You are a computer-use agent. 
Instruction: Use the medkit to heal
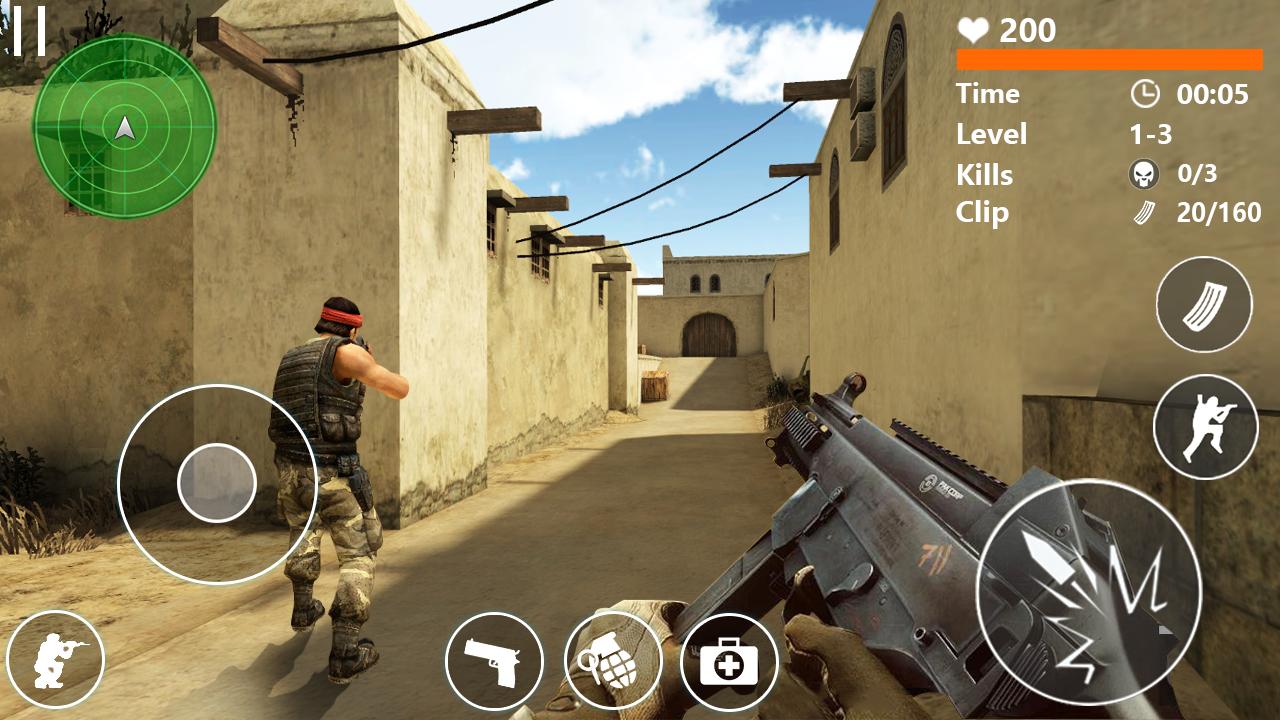[x=729, y=662]
